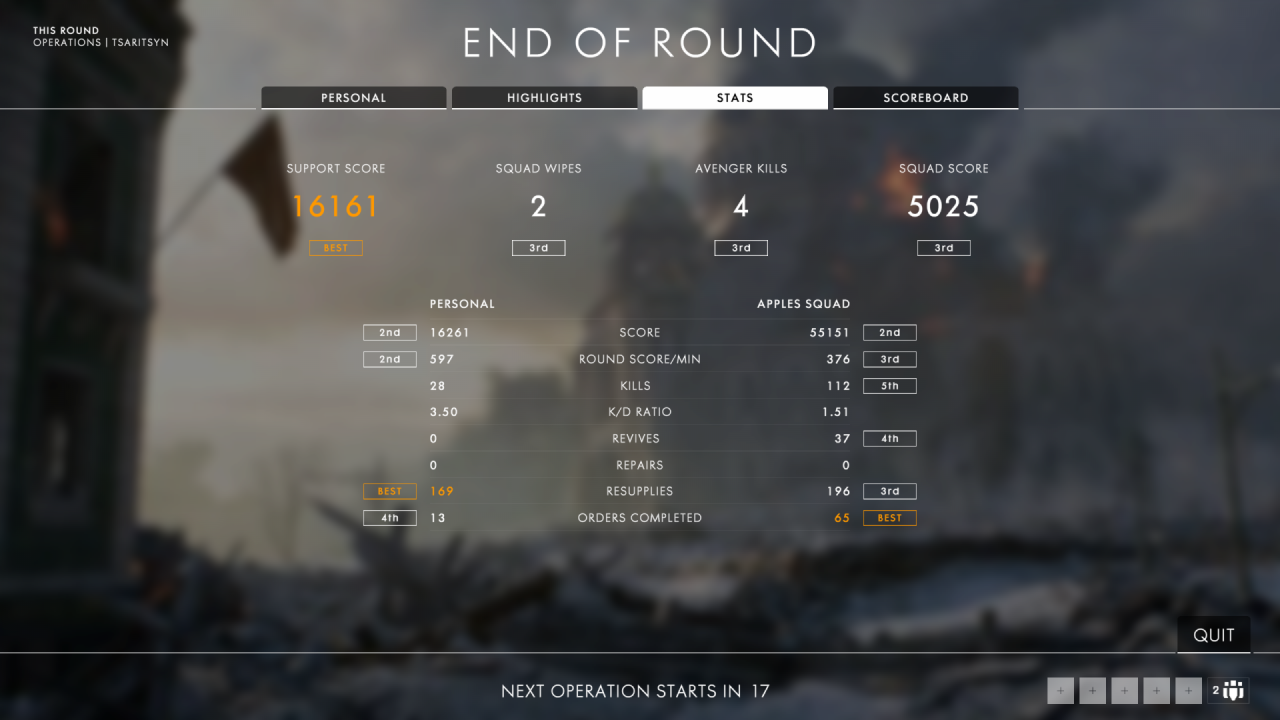The width and height of the screenshot is (1280, 720).
Task: Click the Quit button
Action: tap(1214, 636)
